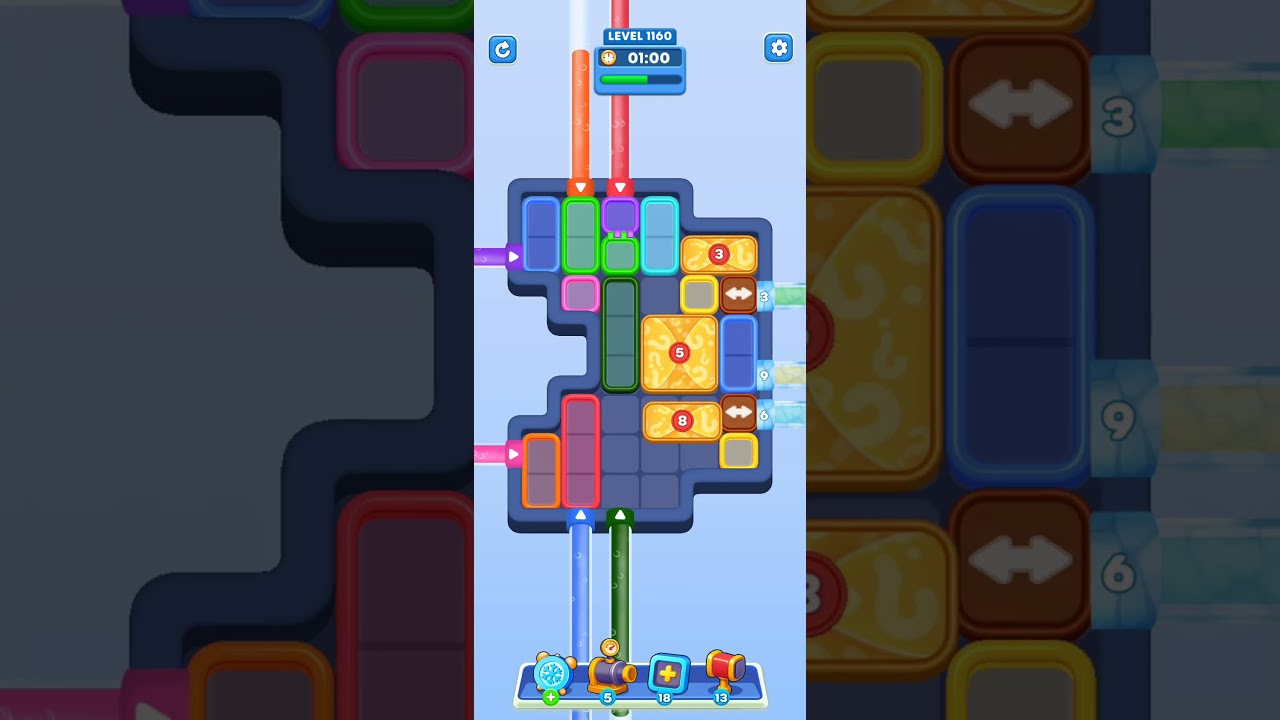Select the golden block numbered 5
This screenshot has width=1280, height=720.
coord(678,351)
